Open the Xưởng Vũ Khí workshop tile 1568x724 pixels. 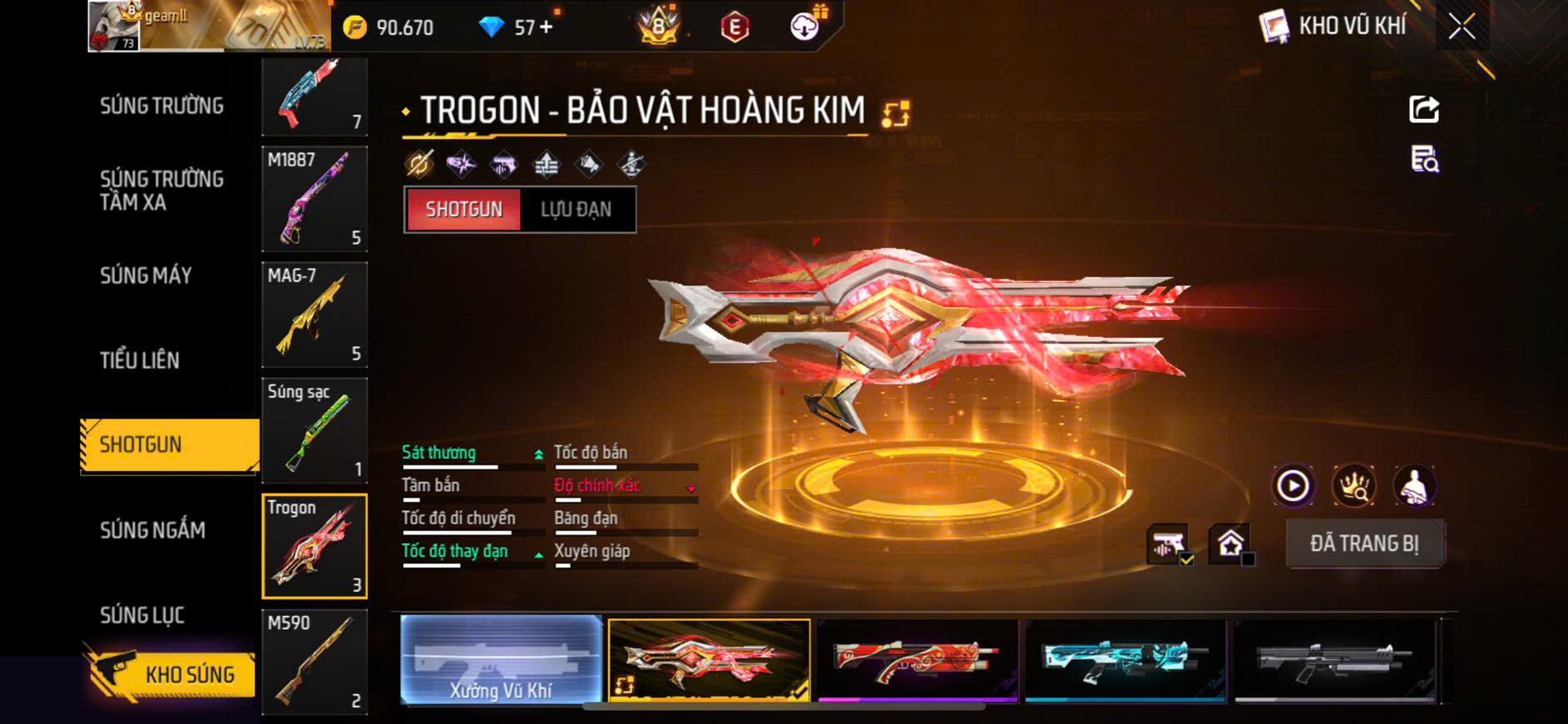tap(501, 660)
